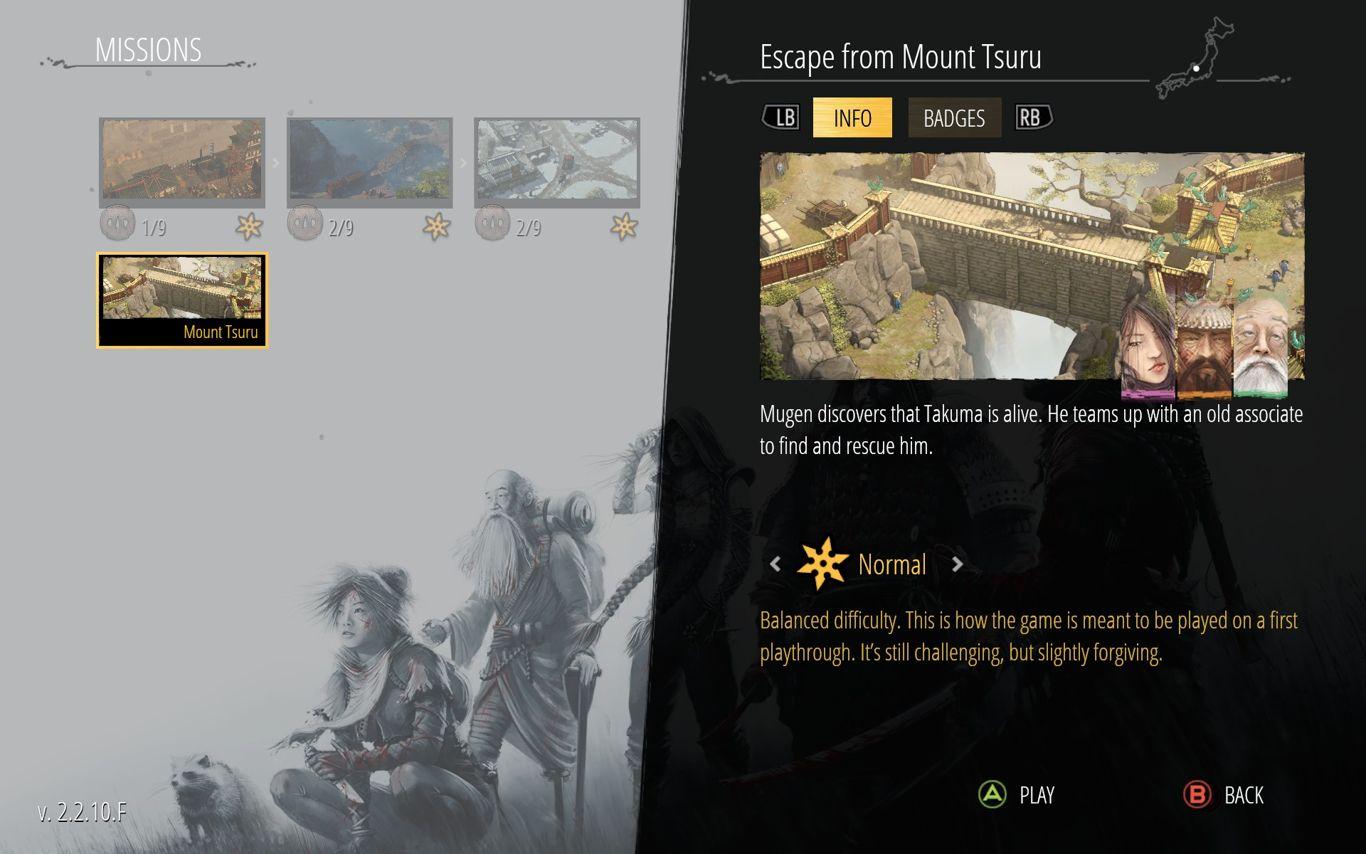Choose the highlighted Mount Tsuru mission tile

(x=182, y=300)
